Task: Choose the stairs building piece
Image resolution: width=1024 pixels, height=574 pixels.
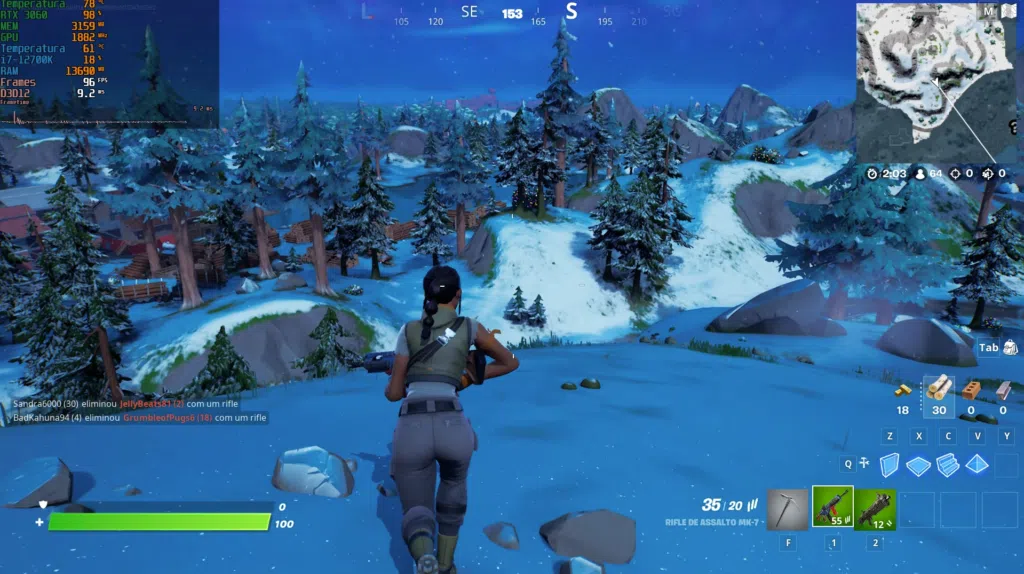Action: (947, 465)
